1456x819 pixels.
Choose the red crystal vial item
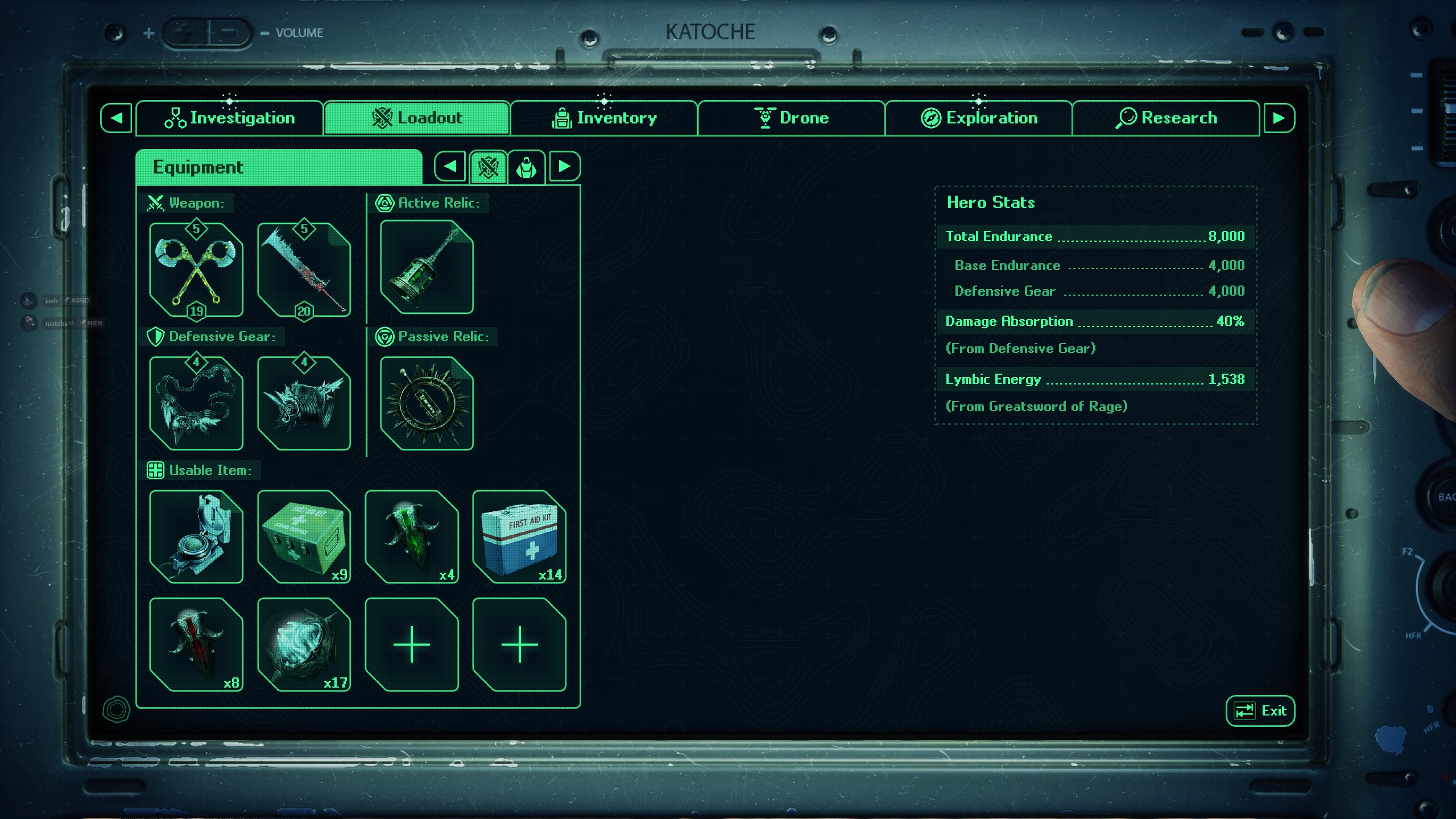click(196, 644)
